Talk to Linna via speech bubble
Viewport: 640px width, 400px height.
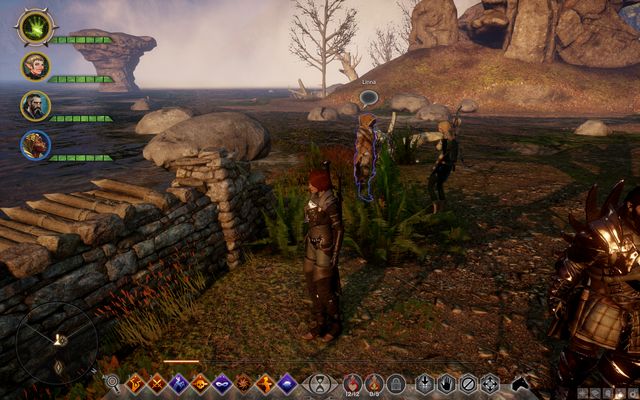pyautogui.click(x=368, y=98)
